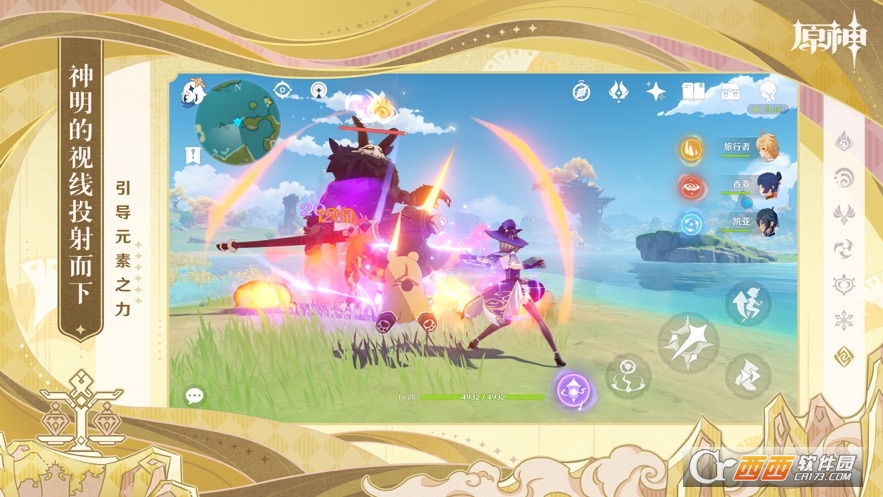Switch to party member 香菱
This screenshot has height=497, width=883.
766,186
